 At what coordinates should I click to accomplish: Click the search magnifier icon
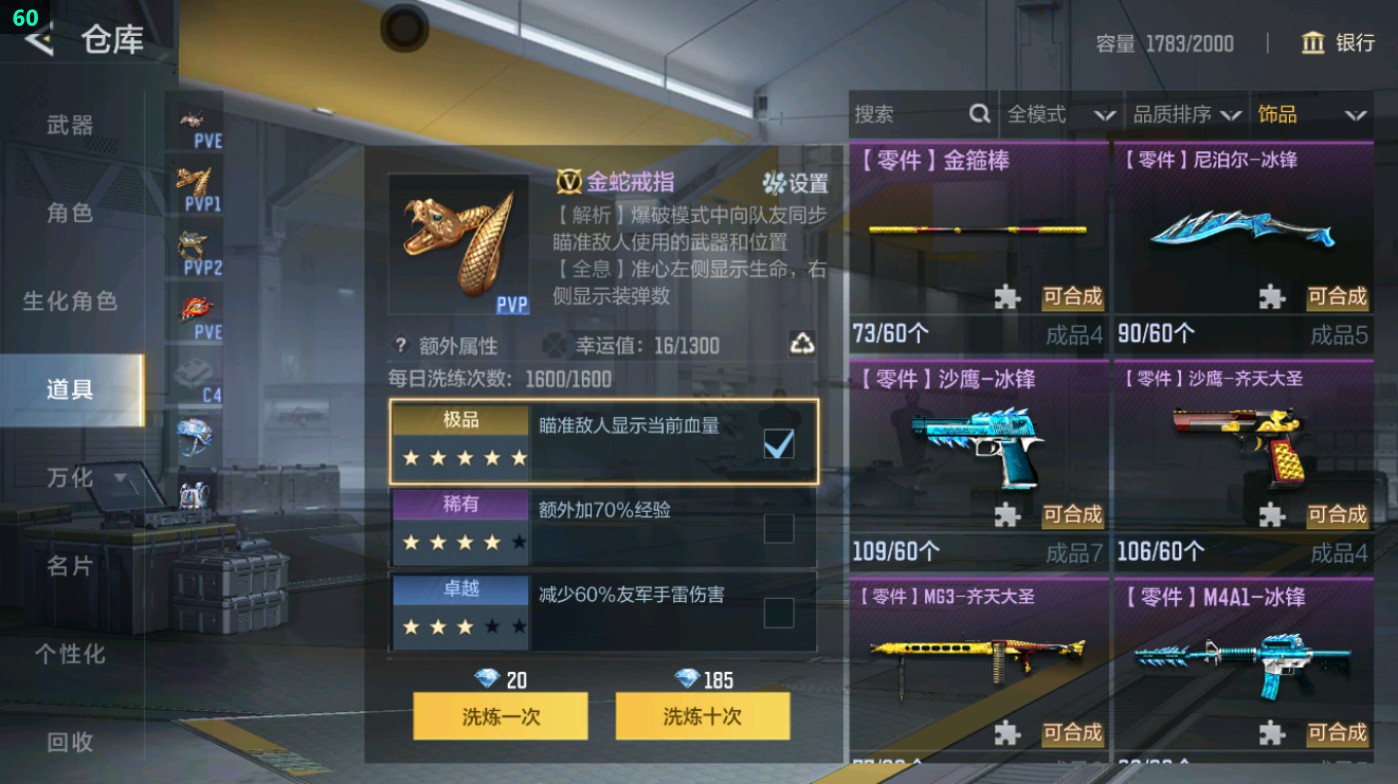[978, 114]
